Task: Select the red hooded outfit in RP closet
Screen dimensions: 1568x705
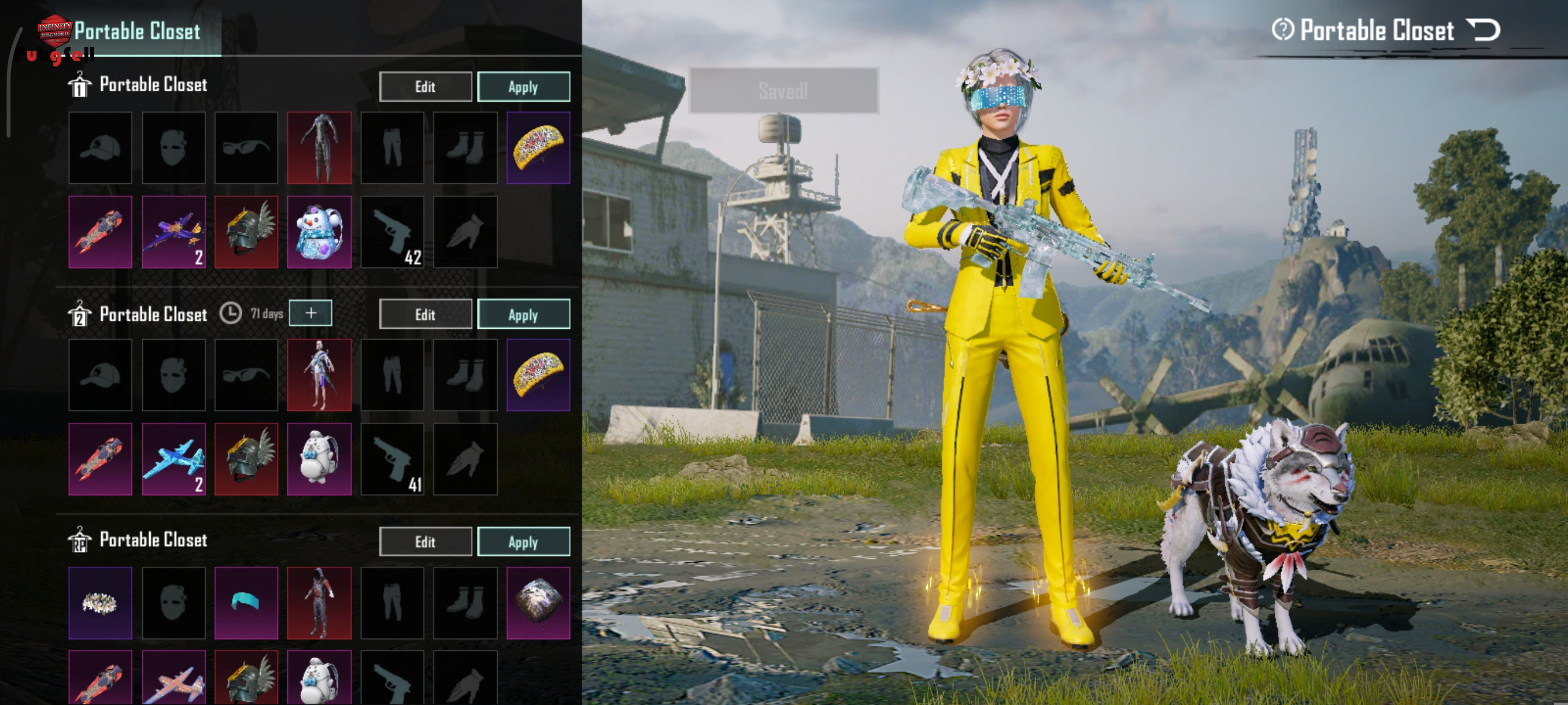Action: (319, 603)
